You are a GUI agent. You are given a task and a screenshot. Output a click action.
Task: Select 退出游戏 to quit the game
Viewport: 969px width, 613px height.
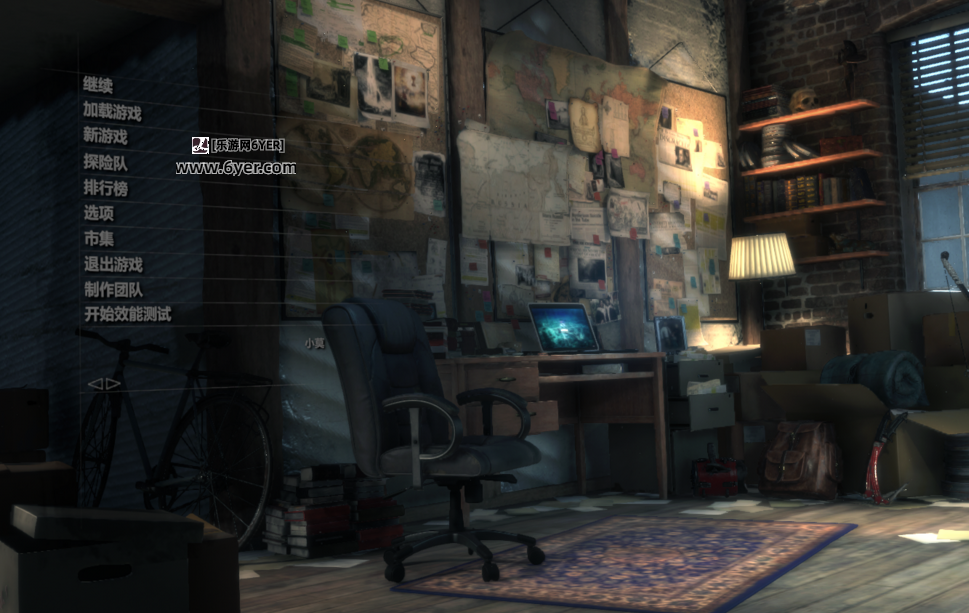[112, 265]
